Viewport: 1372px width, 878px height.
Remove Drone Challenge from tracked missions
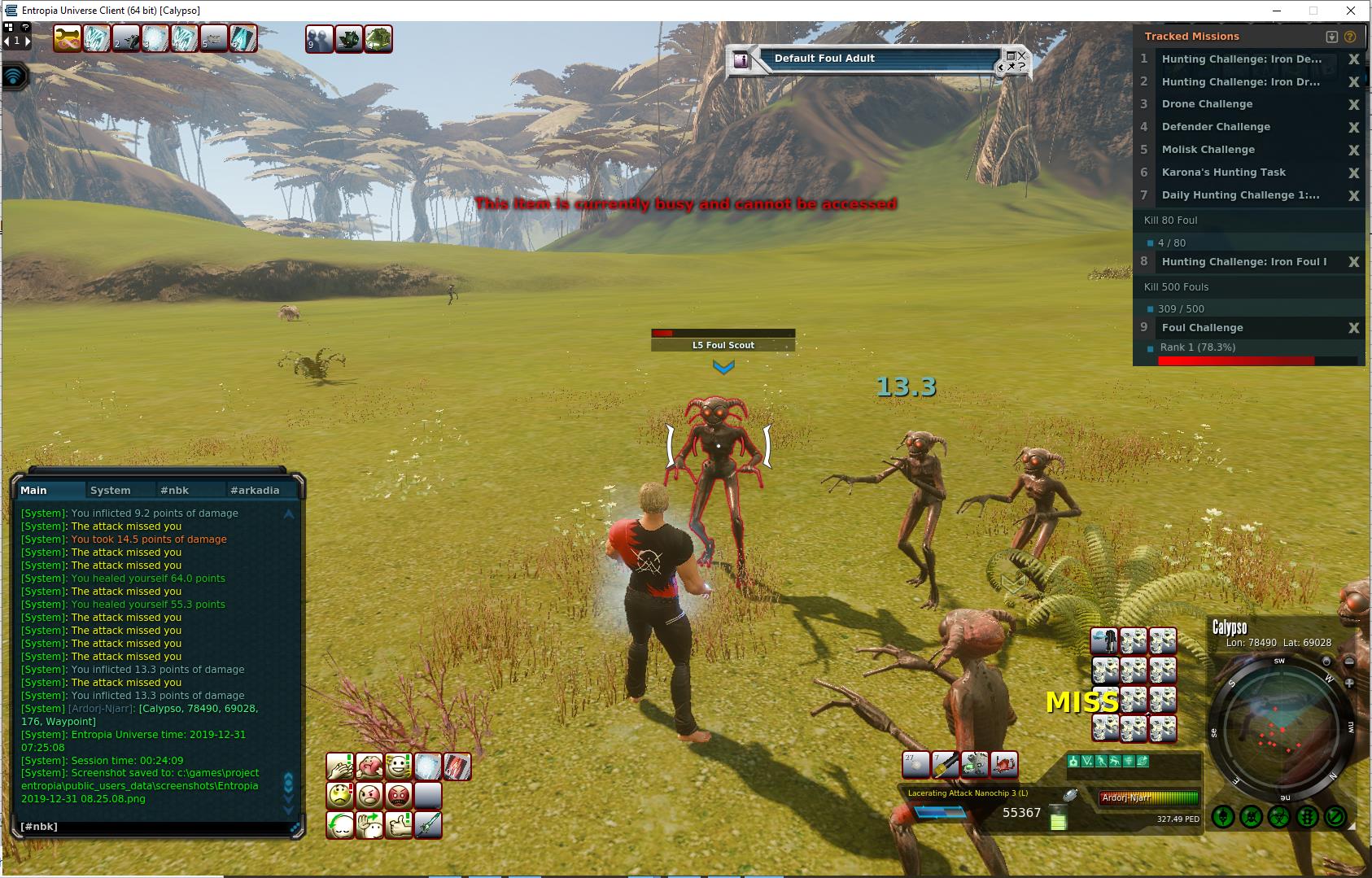point(1353,105)
